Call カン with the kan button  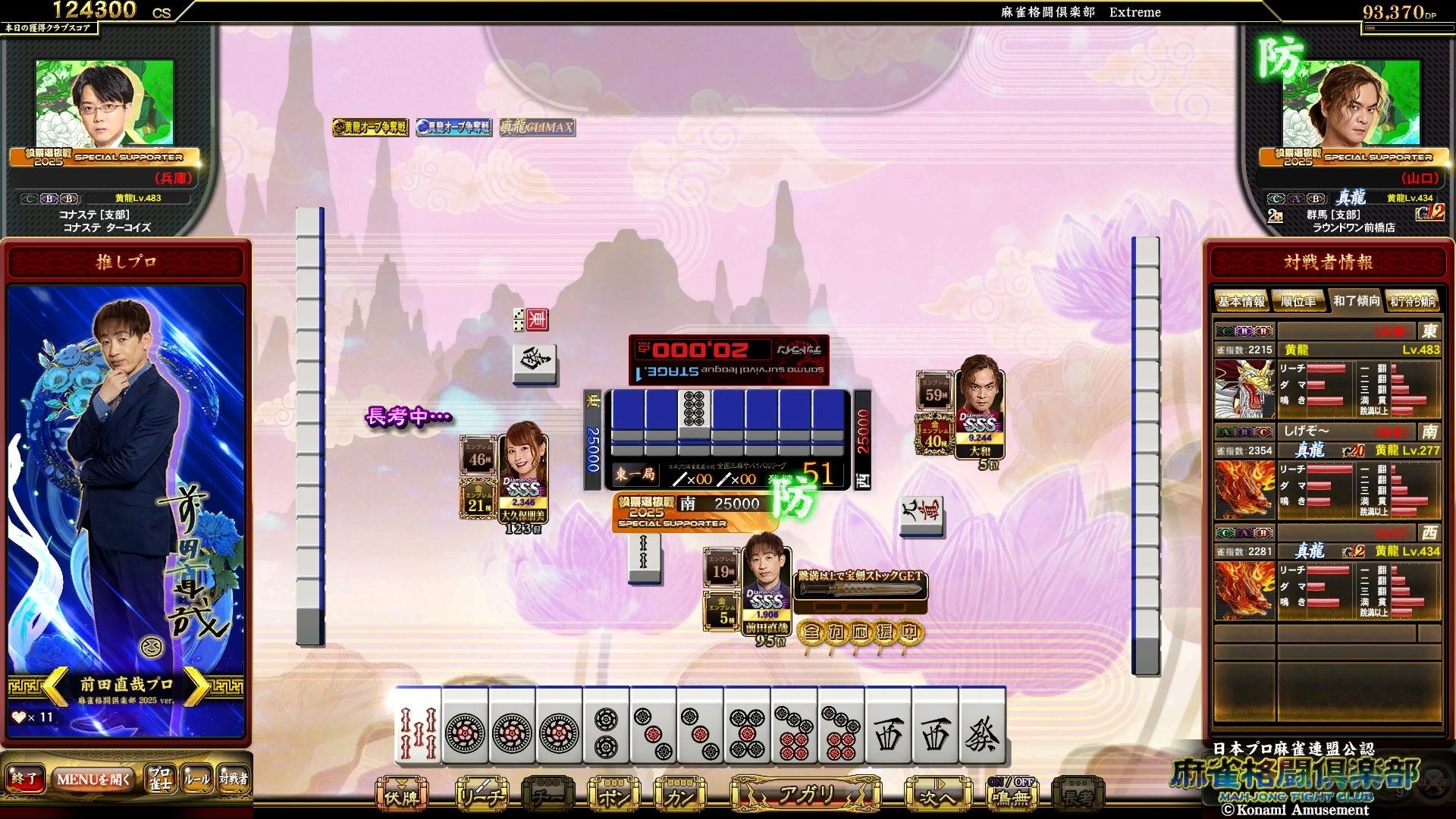pyautogui.click(x=679, y=796)
